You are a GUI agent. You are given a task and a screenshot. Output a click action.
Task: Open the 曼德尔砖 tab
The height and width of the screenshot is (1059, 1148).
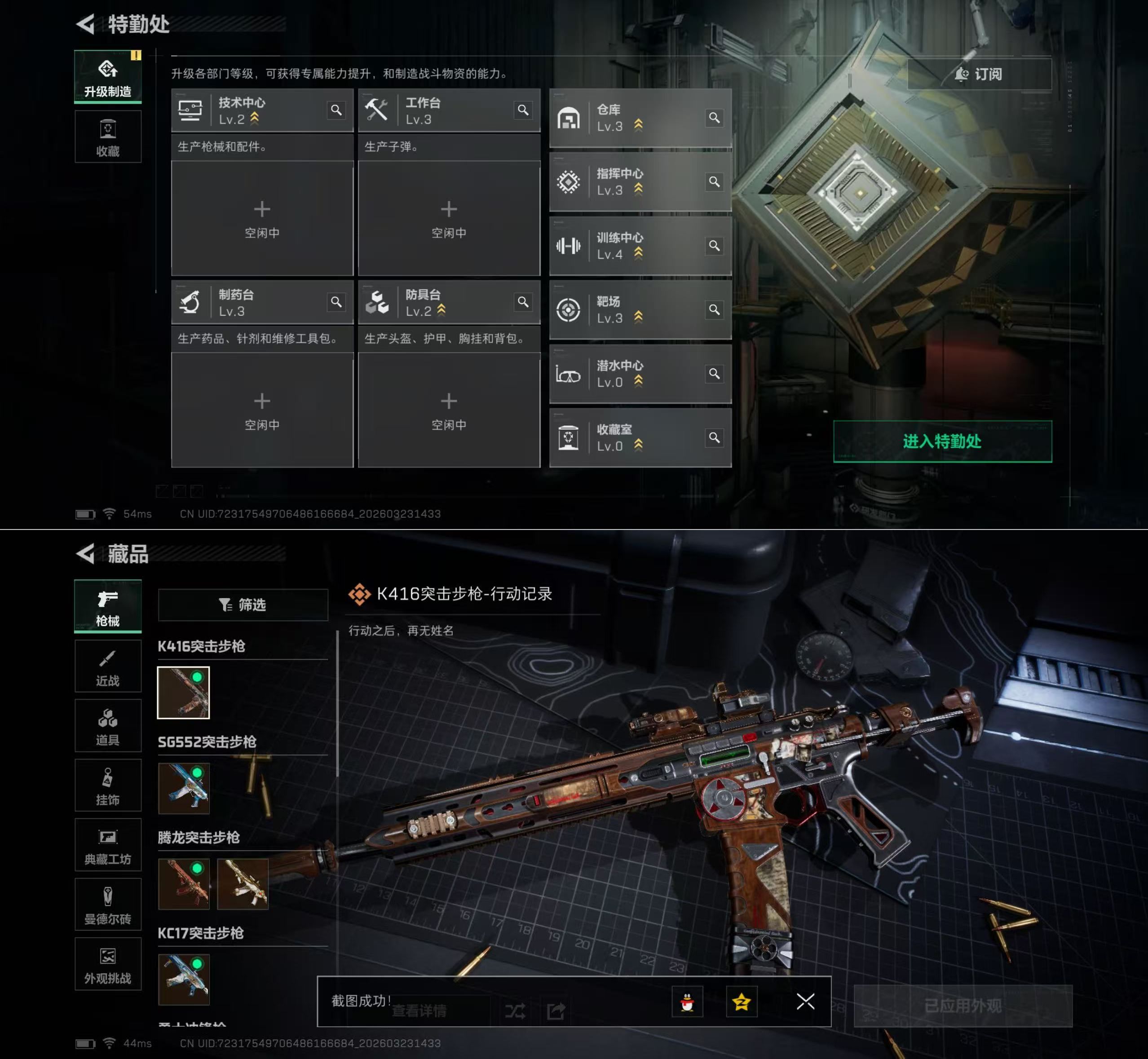point(108,904)
